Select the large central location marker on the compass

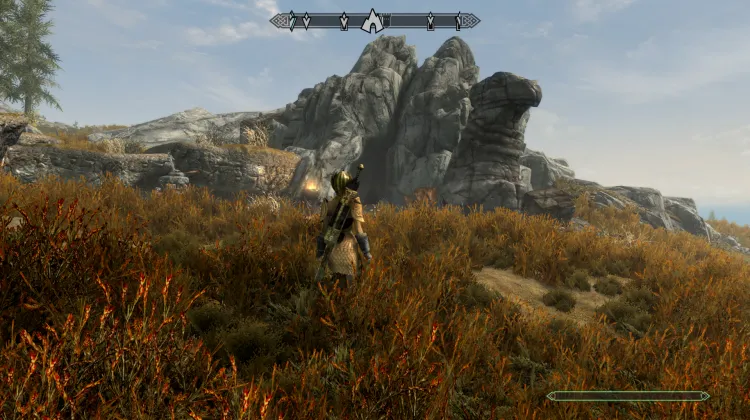click(x=372, y=21)
